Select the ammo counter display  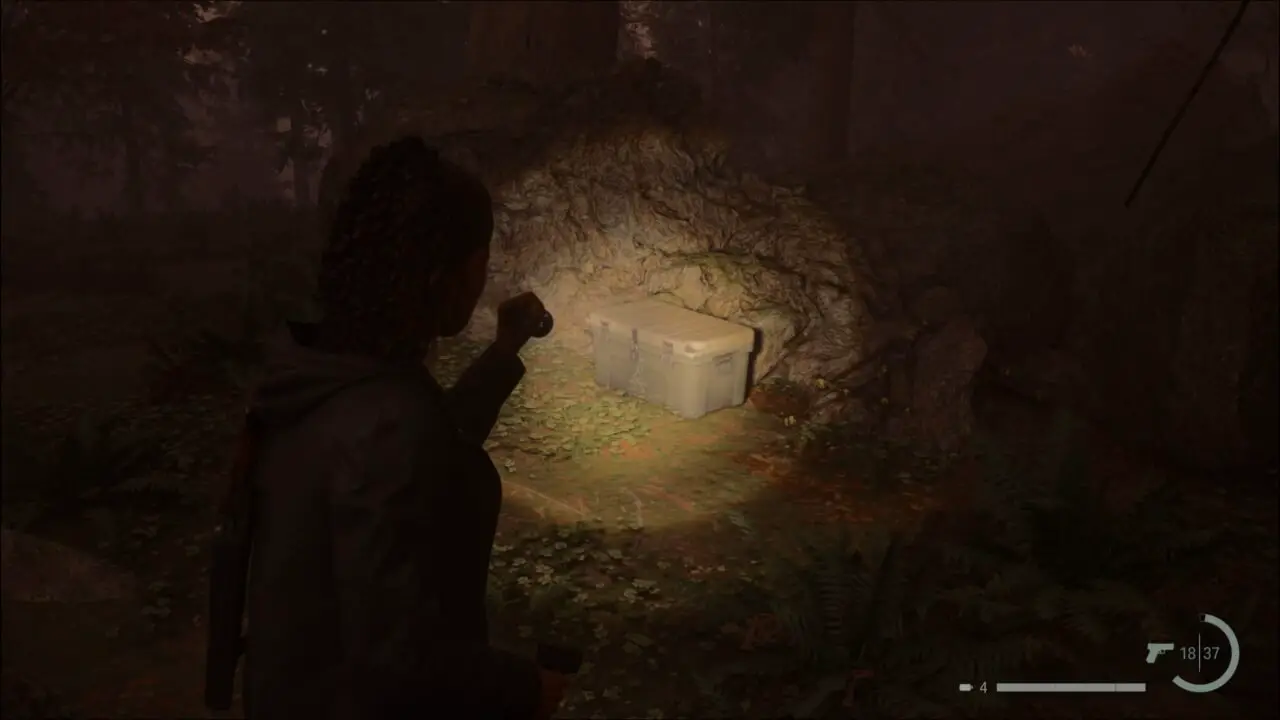click(1200, 652)
